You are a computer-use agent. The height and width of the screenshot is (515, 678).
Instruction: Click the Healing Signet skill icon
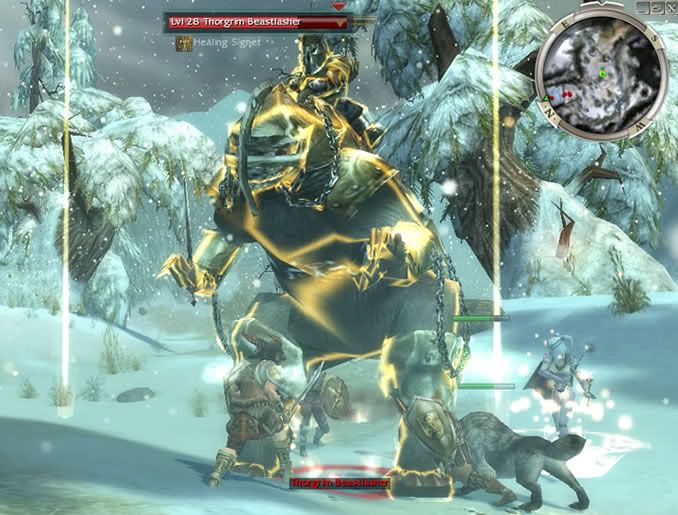coord(184,43)
